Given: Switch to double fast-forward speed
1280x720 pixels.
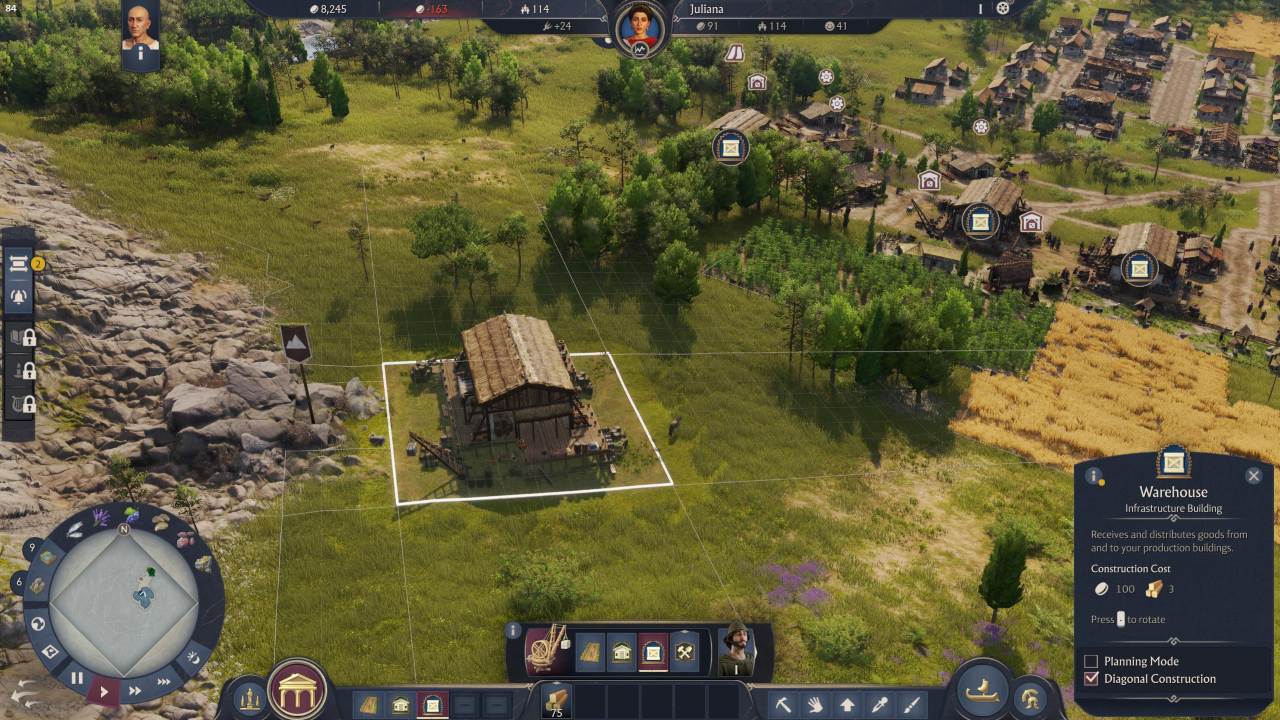Looking at the screenshot, I should tap(135, 690).
